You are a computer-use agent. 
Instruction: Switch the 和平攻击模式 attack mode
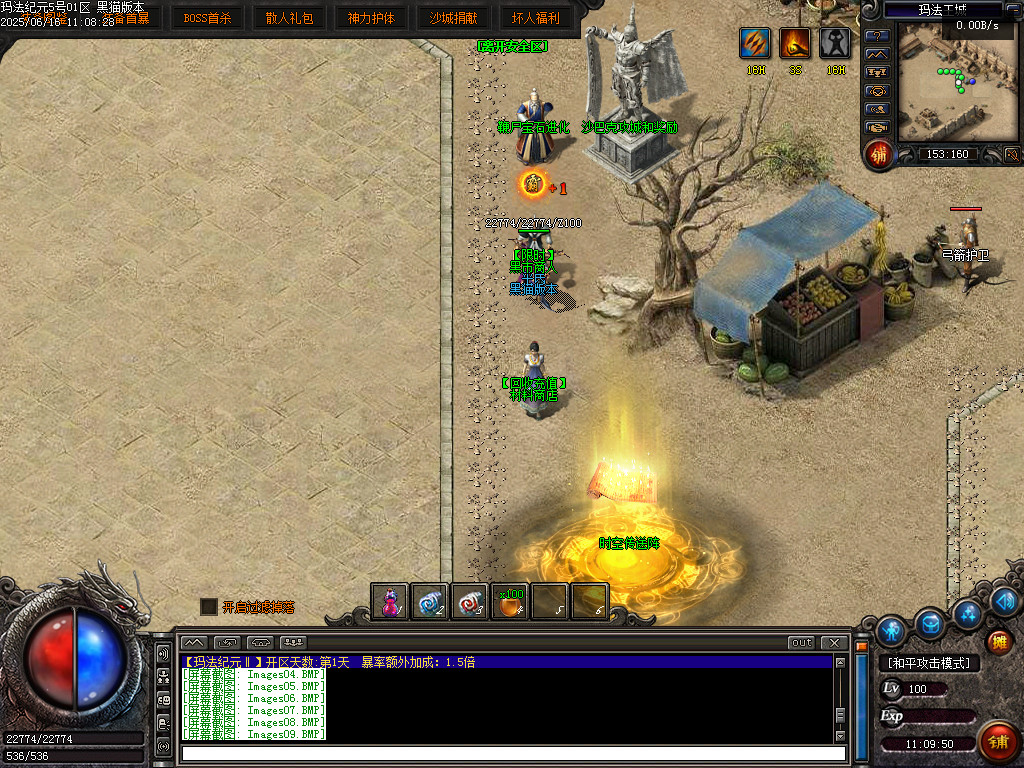[929, 663]
